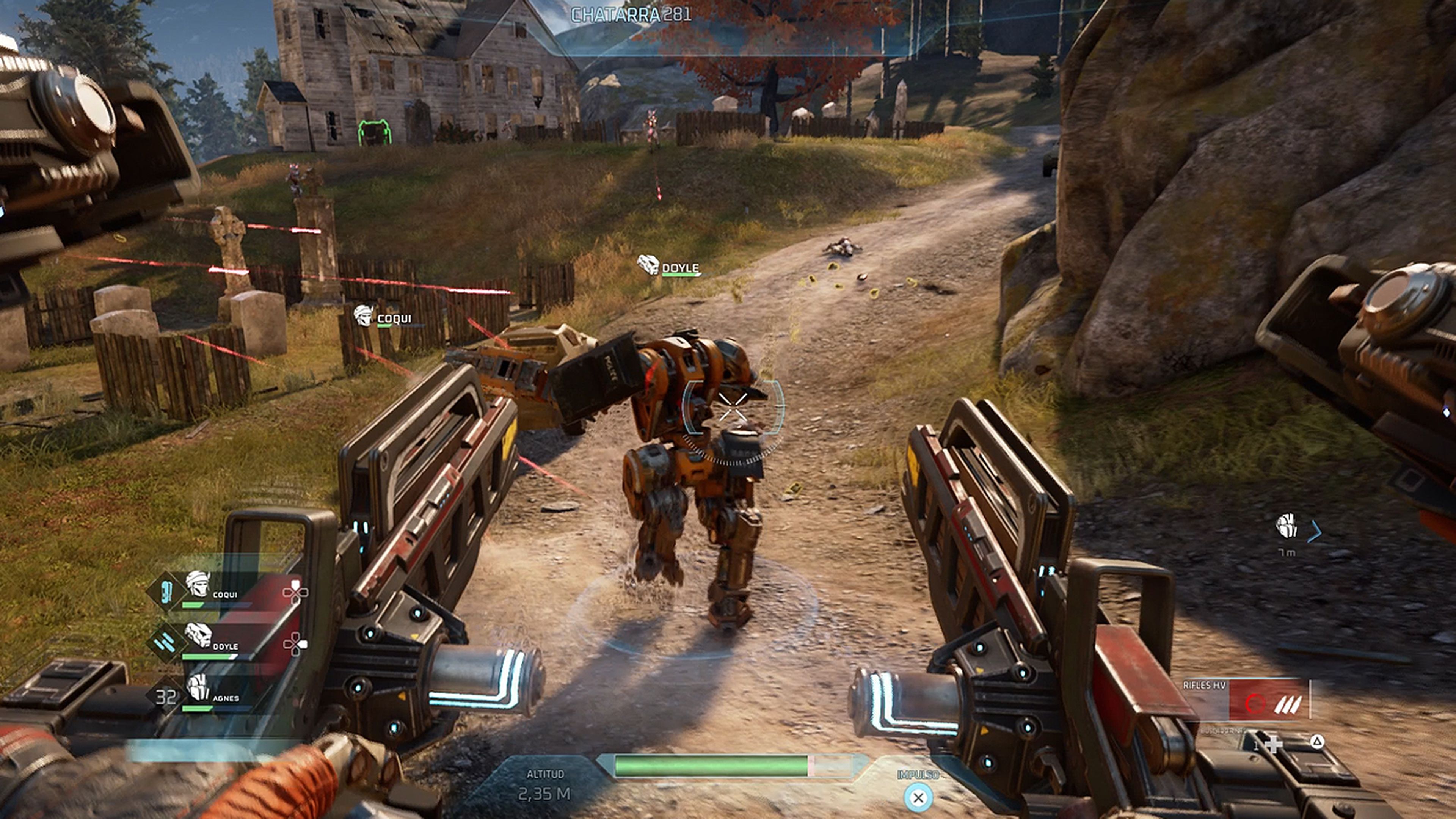Viewport: 1456px width, 819px height.
Task: Select Doyle's mask portrait in the squad list
Action: click(198, 635)
